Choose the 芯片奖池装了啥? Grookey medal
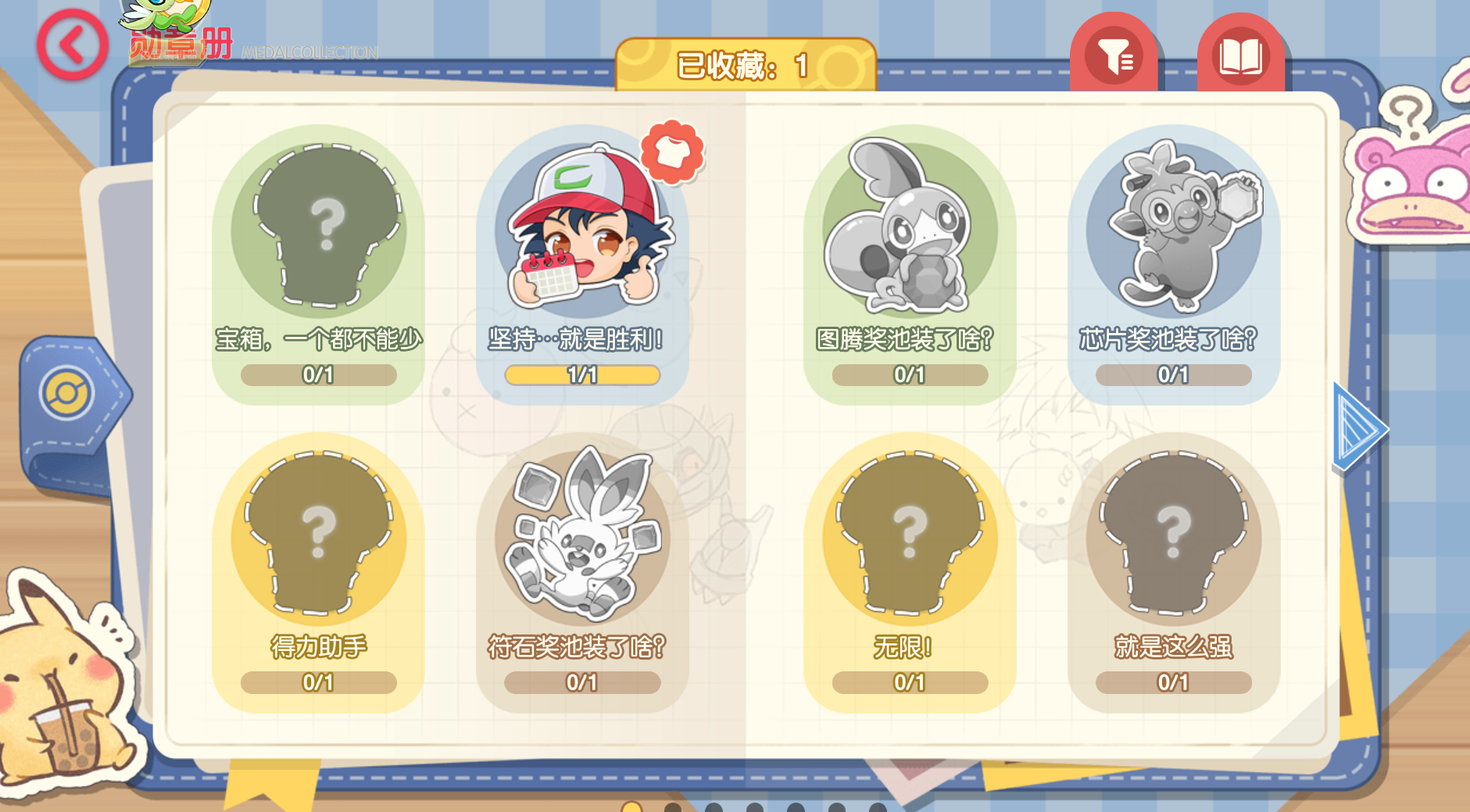The height and width of the screenshot is (812, 1470). point(1173,234)
